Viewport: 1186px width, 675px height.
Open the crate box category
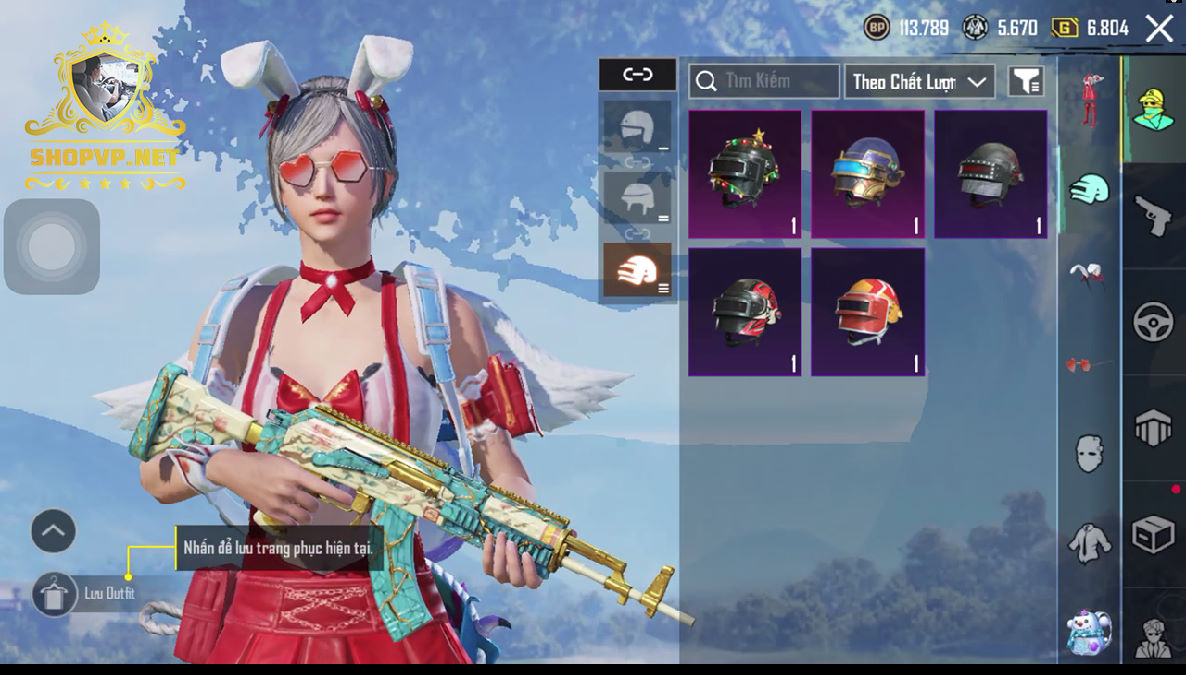point(1153,535)
